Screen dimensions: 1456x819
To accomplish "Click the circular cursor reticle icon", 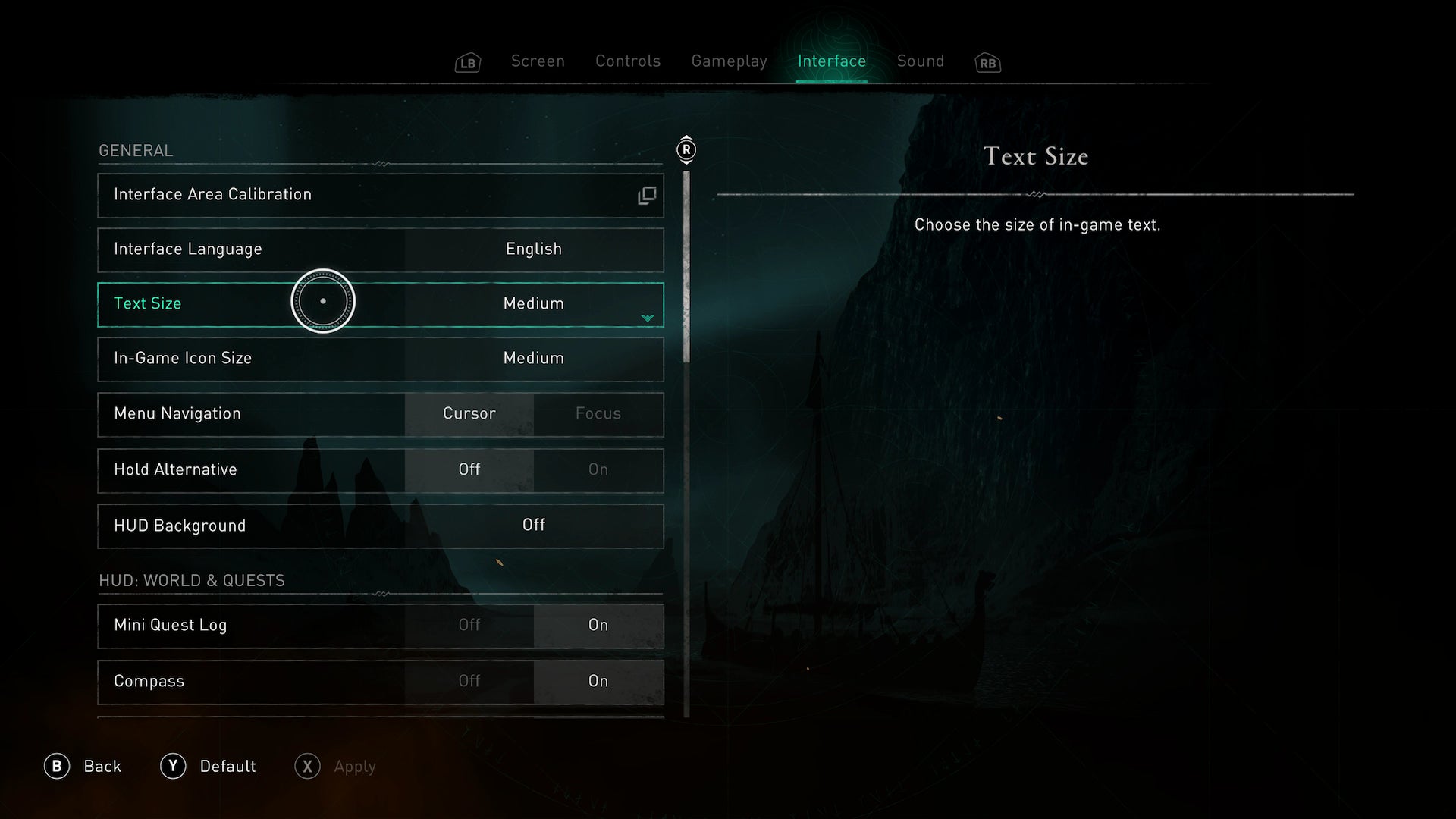I will [x=323, y=301].
